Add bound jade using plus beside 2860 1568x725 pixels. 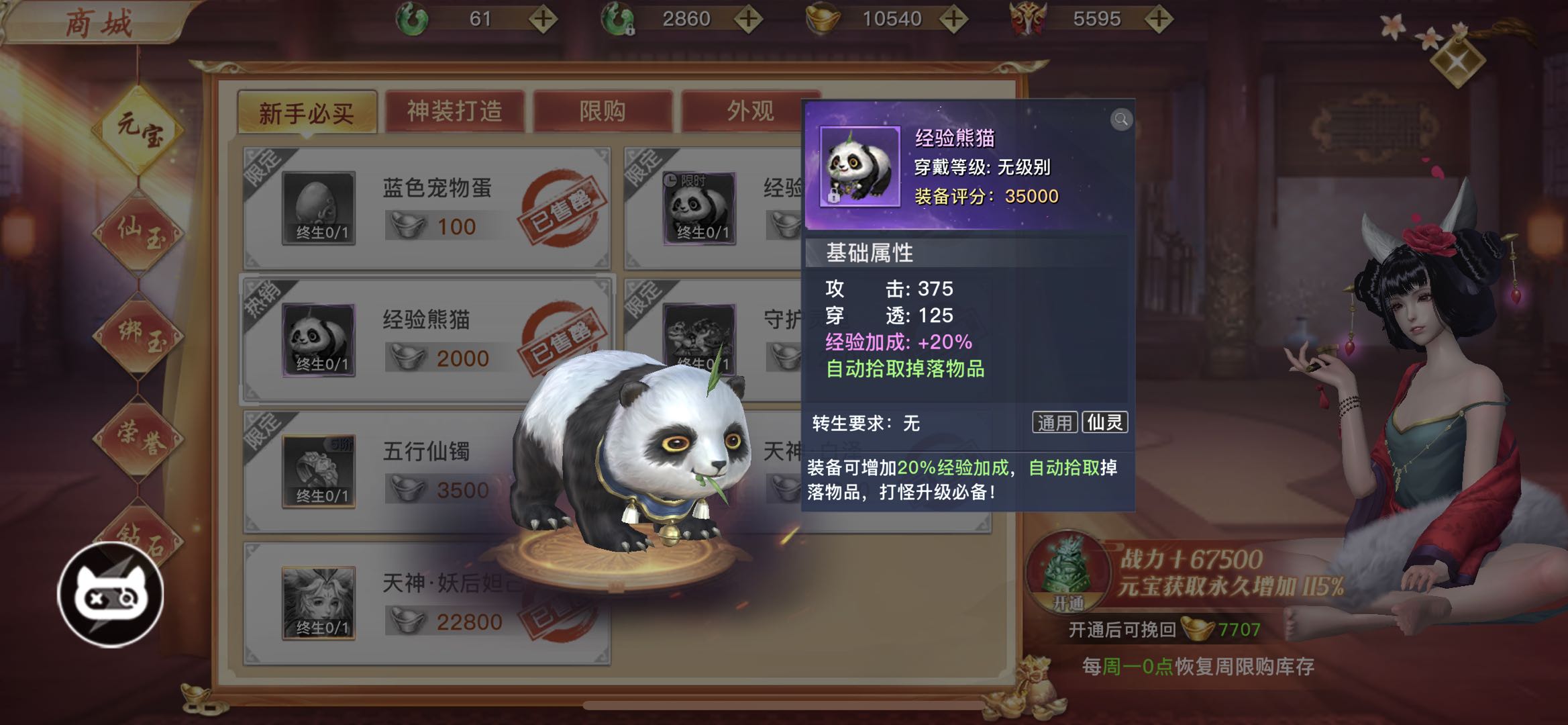point(748,19)
